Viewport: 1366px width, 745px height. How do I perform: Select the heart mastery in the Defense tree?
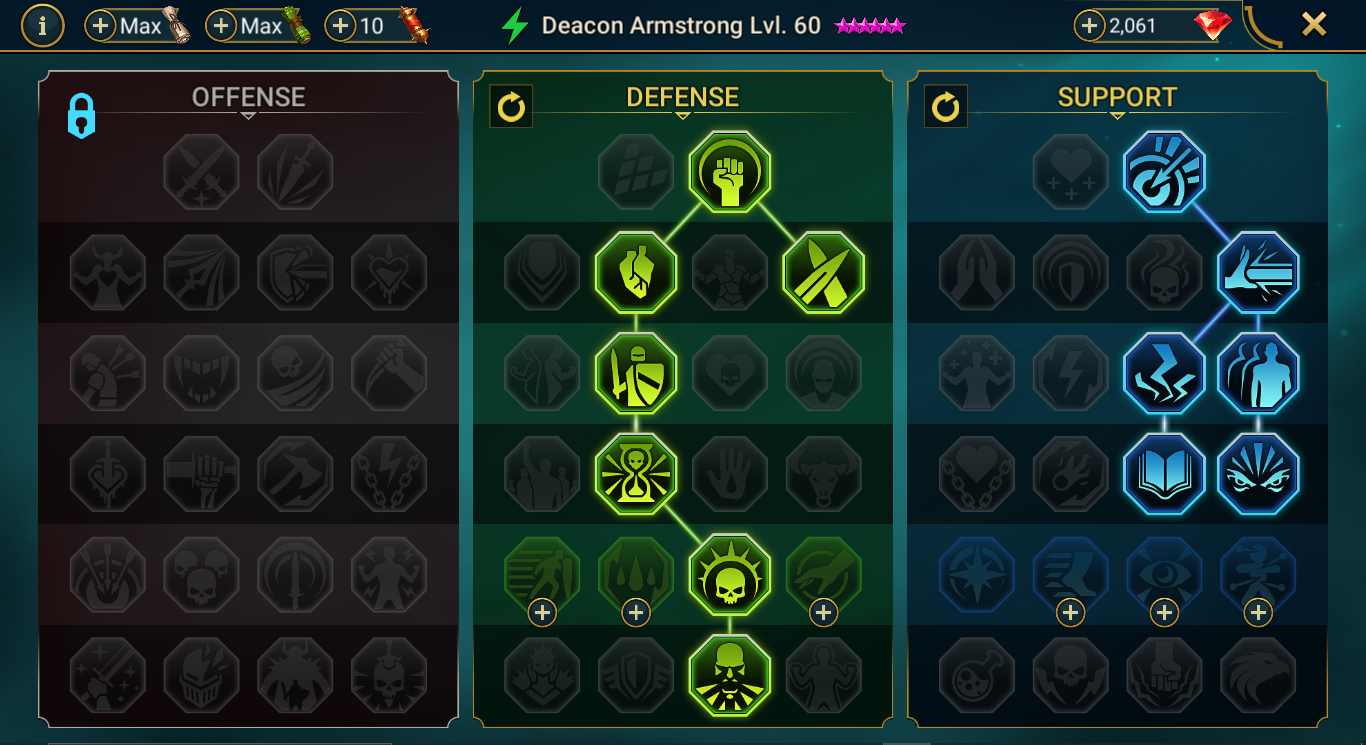[x=636, y=271]
